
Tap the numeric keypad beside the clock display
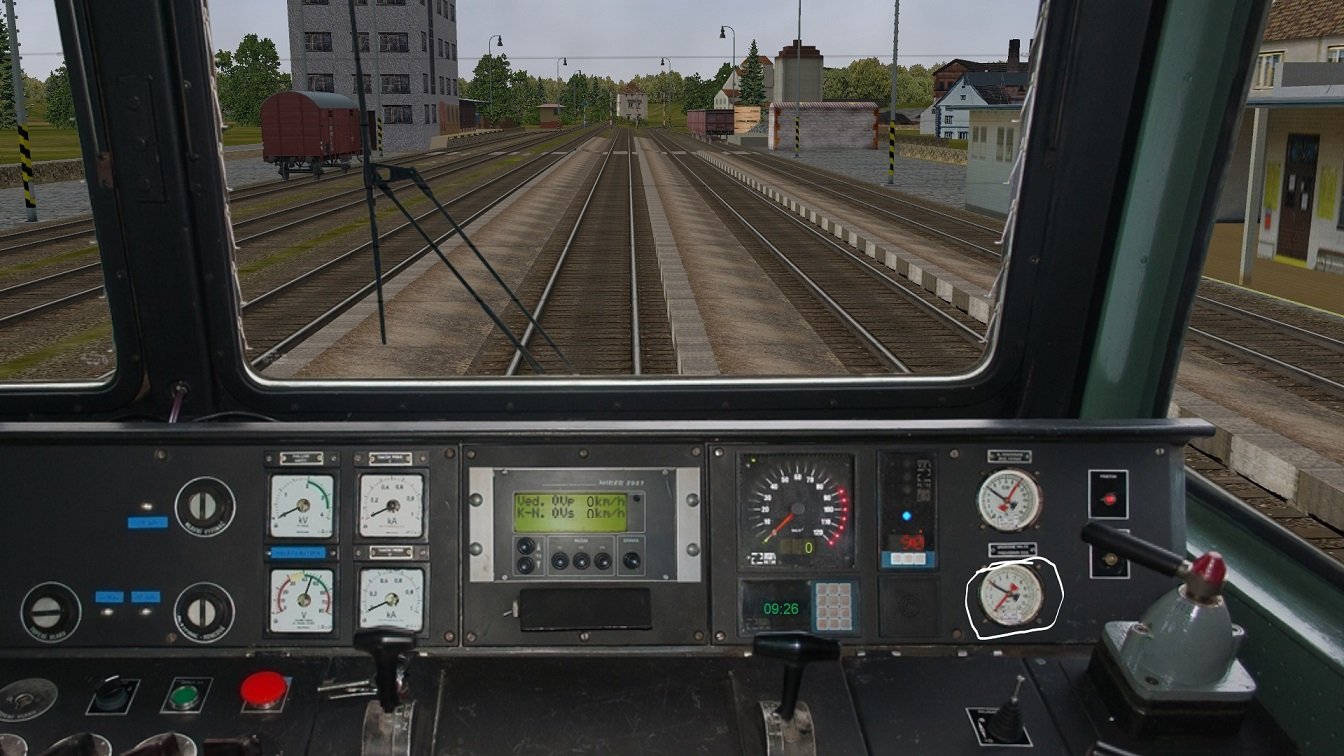pos(833,606)
